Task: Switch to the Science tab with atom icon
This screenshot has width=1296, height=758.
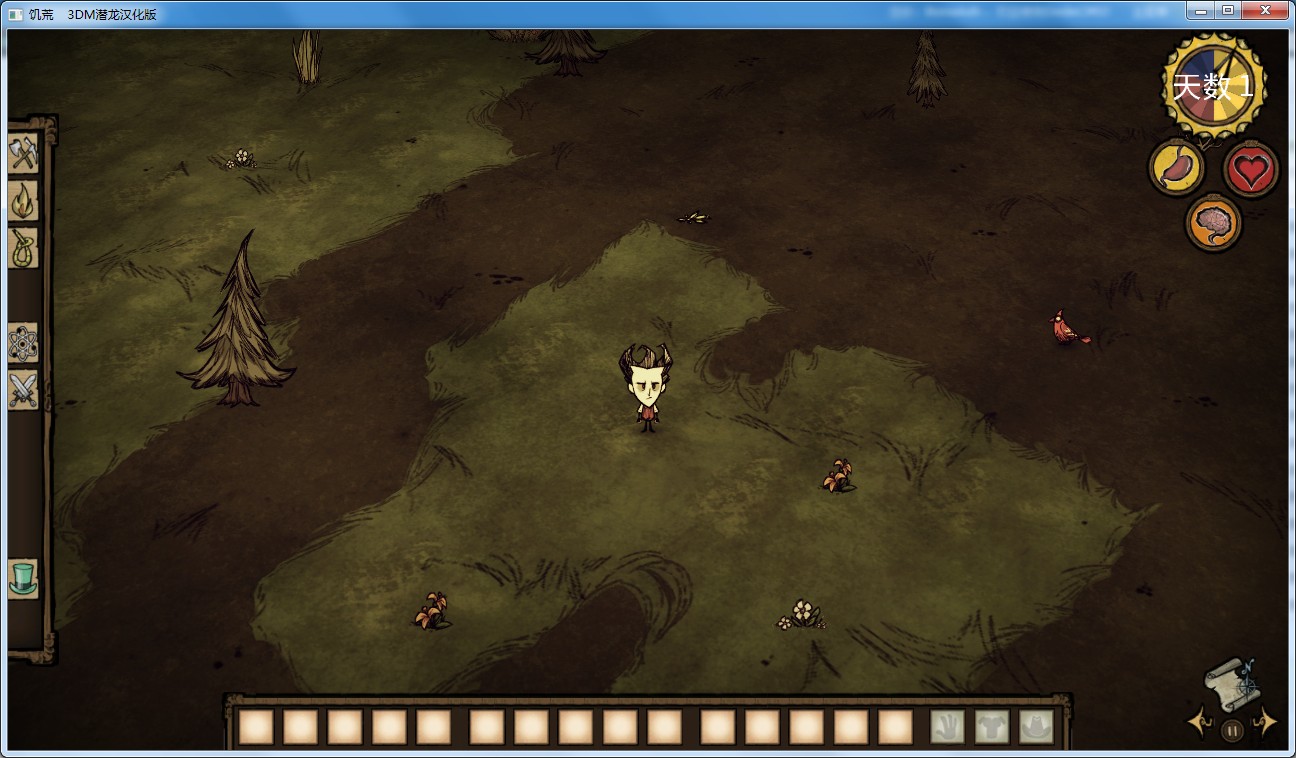Action: point(22,343)
